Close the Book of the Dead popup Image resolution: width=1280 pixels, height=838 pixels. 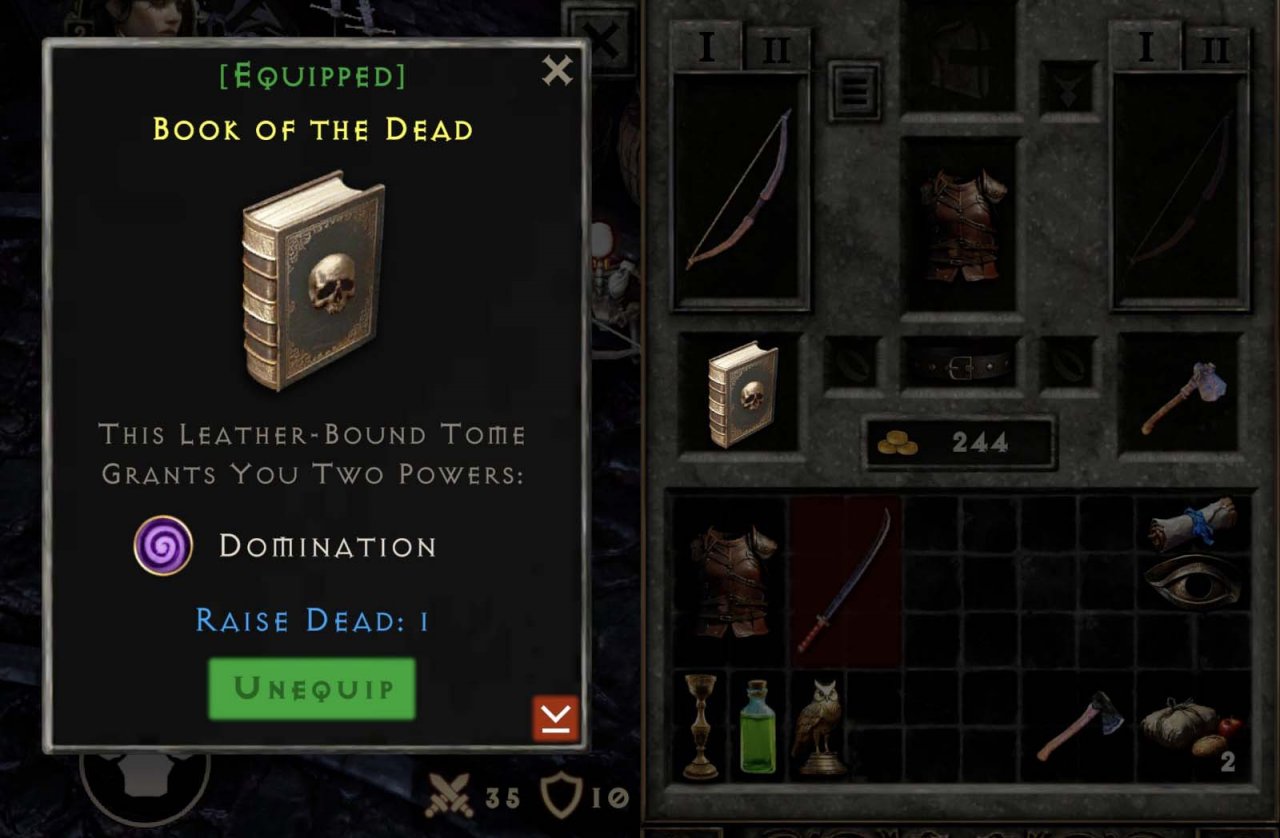point(557,71)
